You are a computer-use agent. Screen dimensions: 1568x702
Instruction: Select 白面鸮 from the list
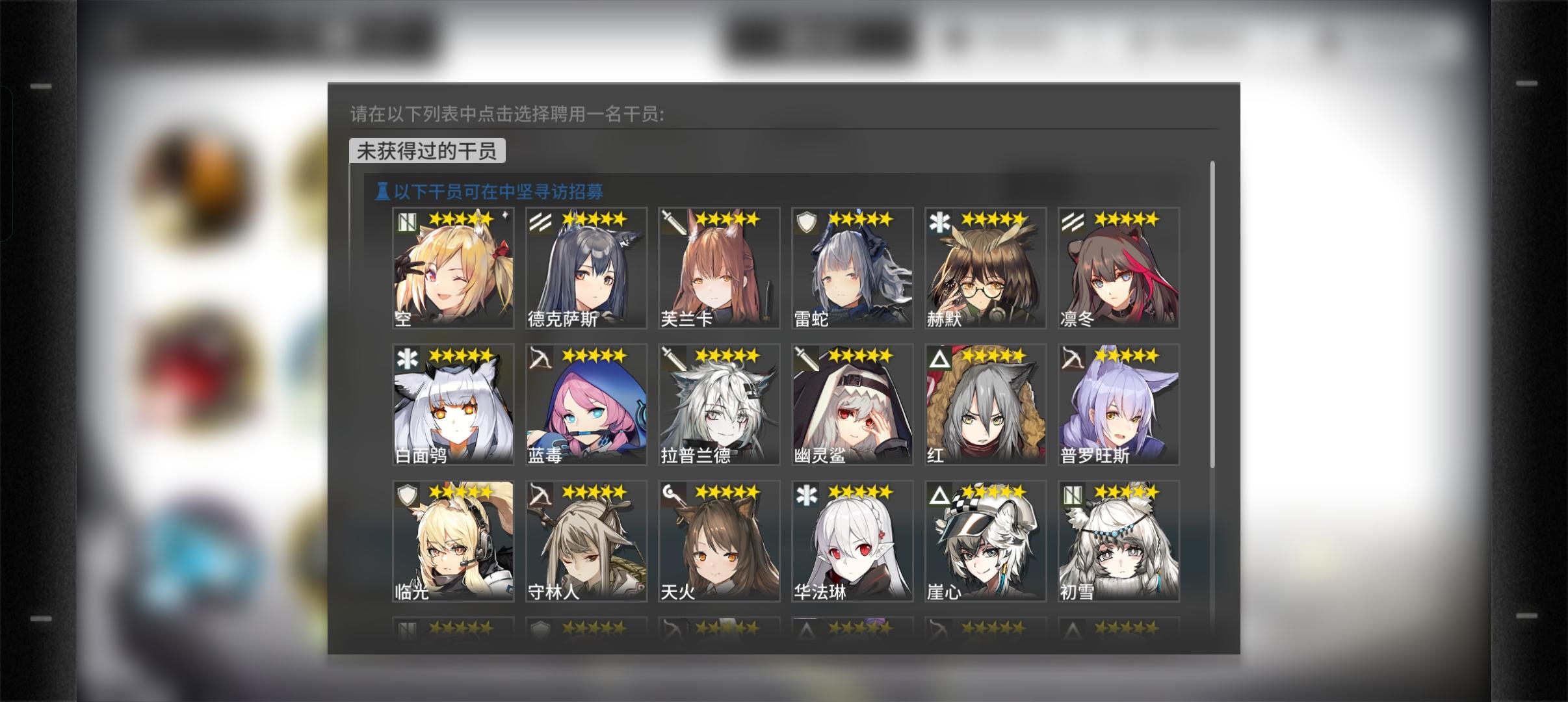pyautogui.click(x=452, y=403)
